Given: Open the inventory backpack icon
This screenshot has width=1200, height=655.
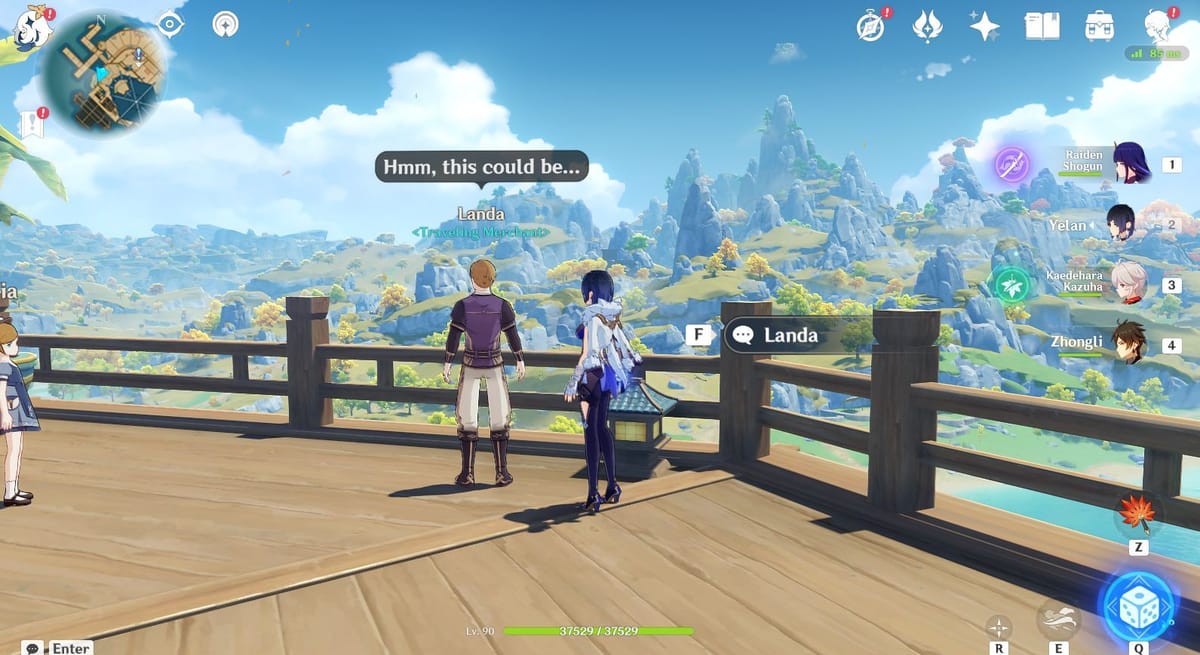Looking at the screenshot, I should tap(1099, 27).
